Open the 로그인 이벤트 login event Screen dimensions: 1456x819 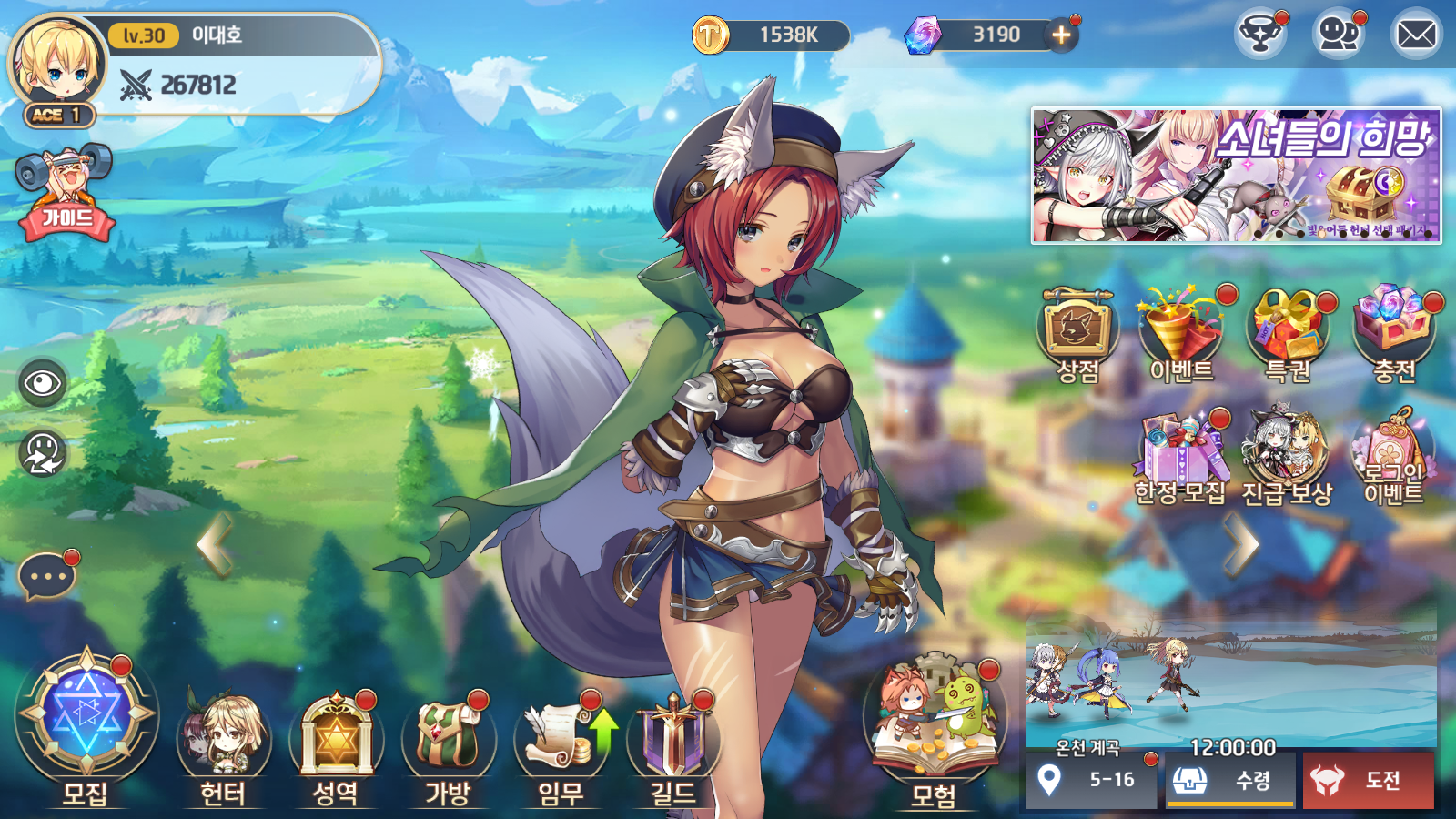[1392, 455]
